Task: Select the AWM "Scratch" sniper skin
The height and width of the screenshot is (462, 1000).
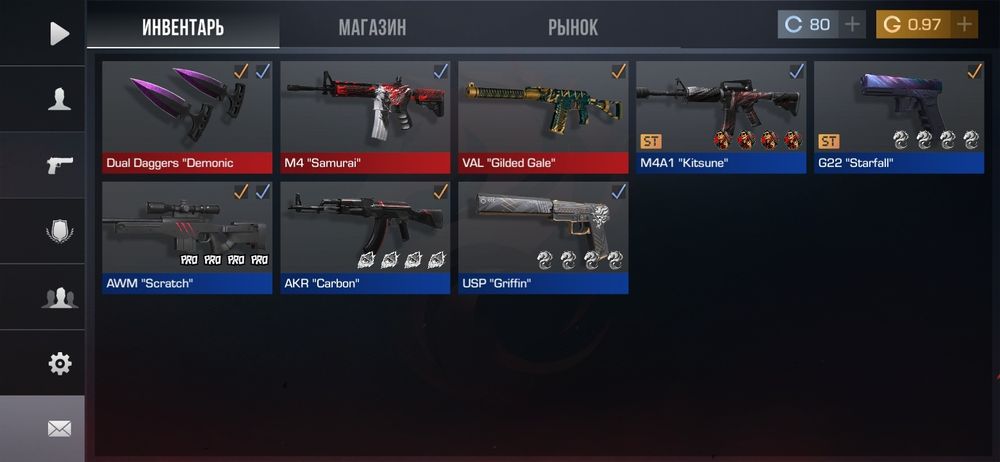Action: click(187, 237)
